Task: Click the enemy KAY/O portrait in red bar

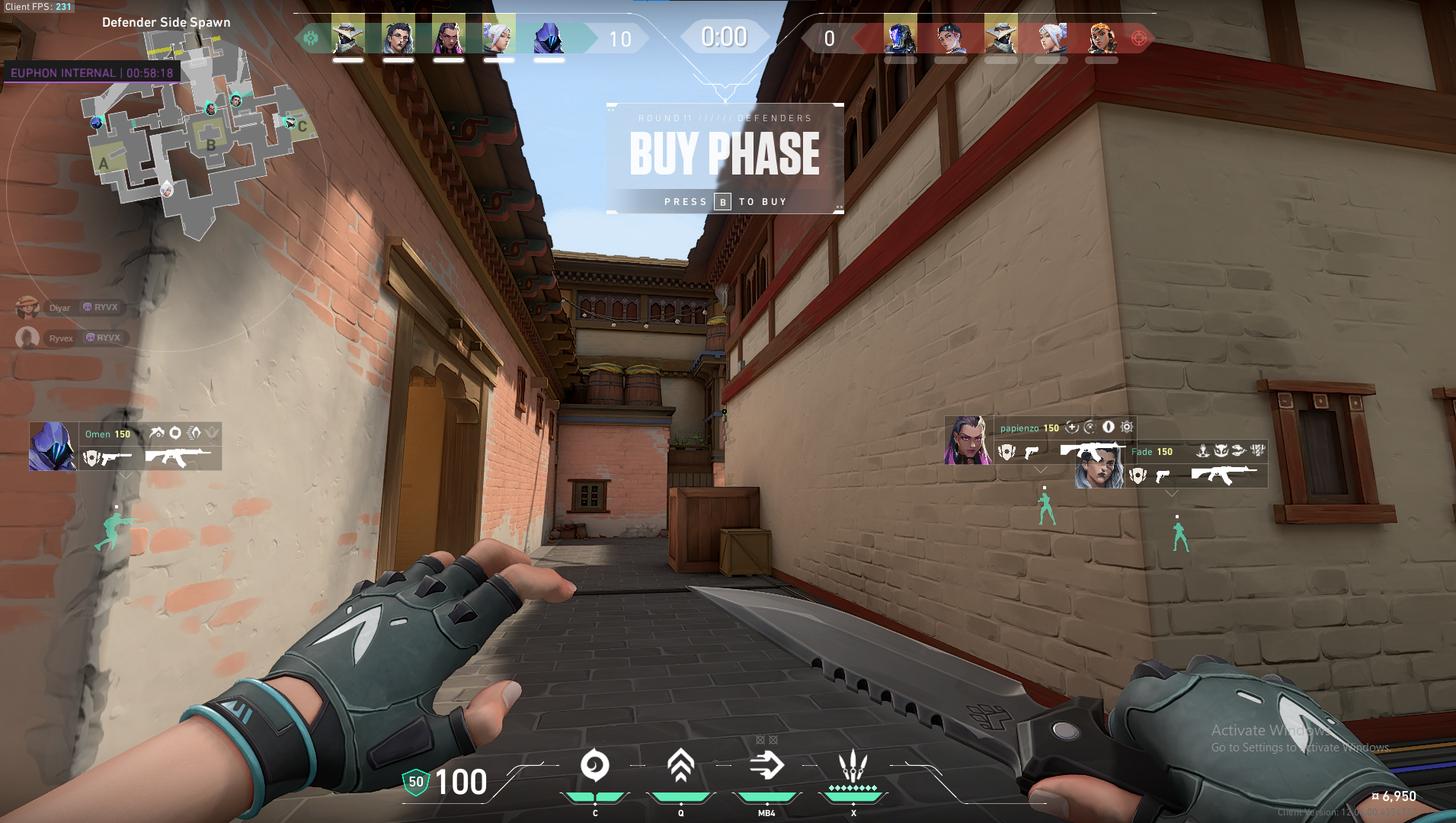Action: point(900,37)
